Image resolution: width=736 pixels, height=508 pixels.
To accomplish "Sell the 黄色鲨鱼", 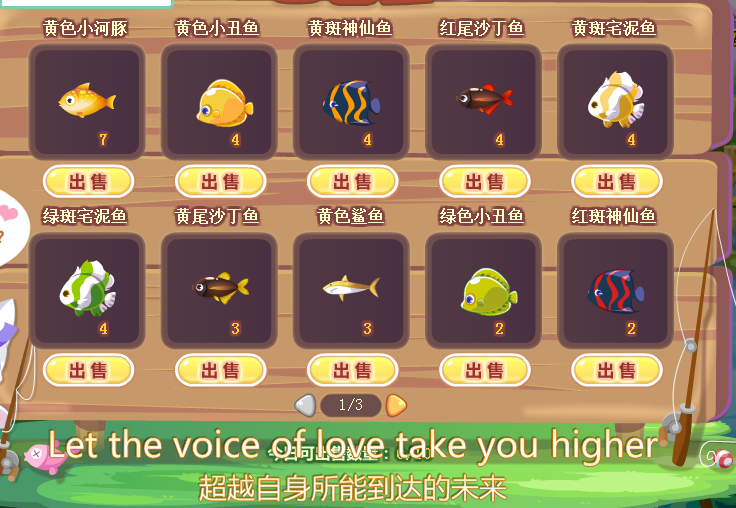I will coord(352,370).
